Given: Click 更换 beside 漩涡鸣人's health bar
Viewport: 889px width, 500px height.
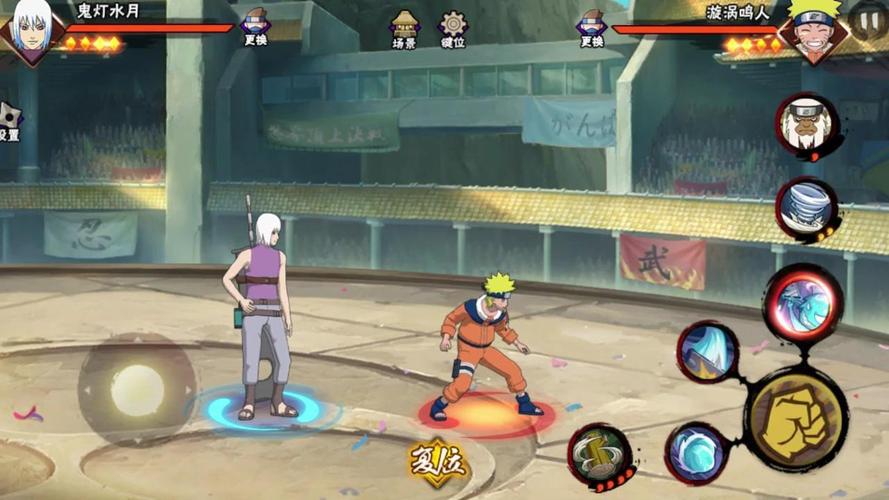Looking at the screenshot, I should click(x=591, y=27).
